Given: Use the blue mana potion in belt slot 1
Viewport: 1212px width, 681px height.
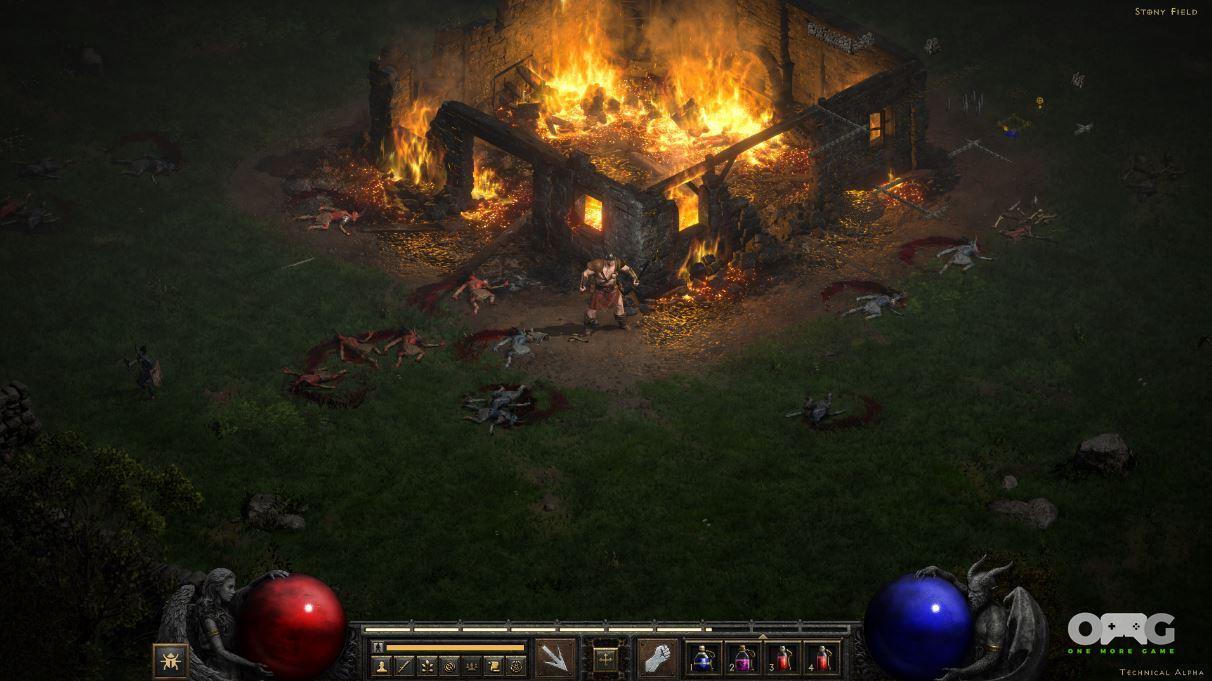Looking at the screenshot, I should click(704, 659).
